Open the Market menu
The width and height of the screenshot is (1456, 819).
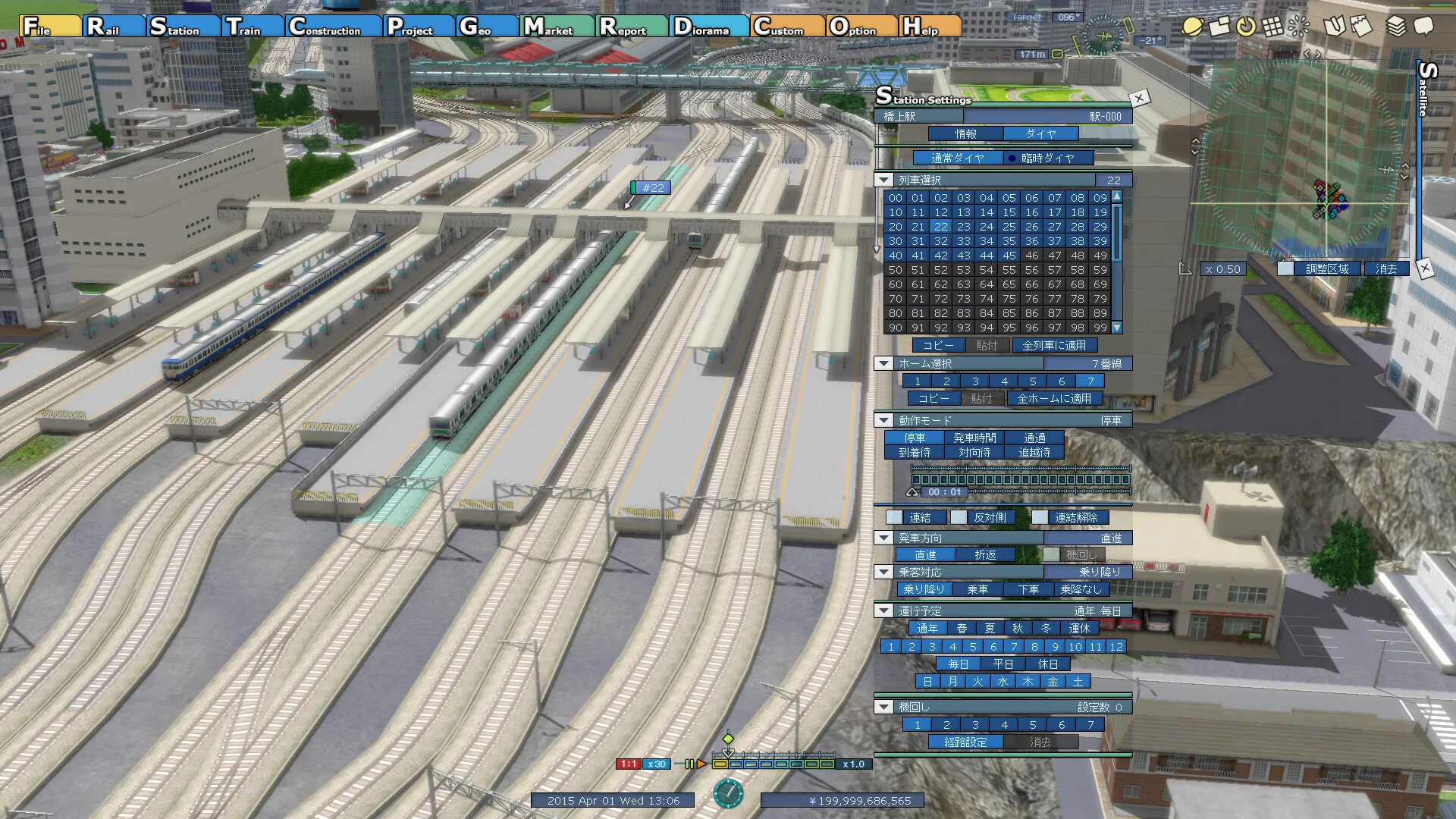click(557, 27)
